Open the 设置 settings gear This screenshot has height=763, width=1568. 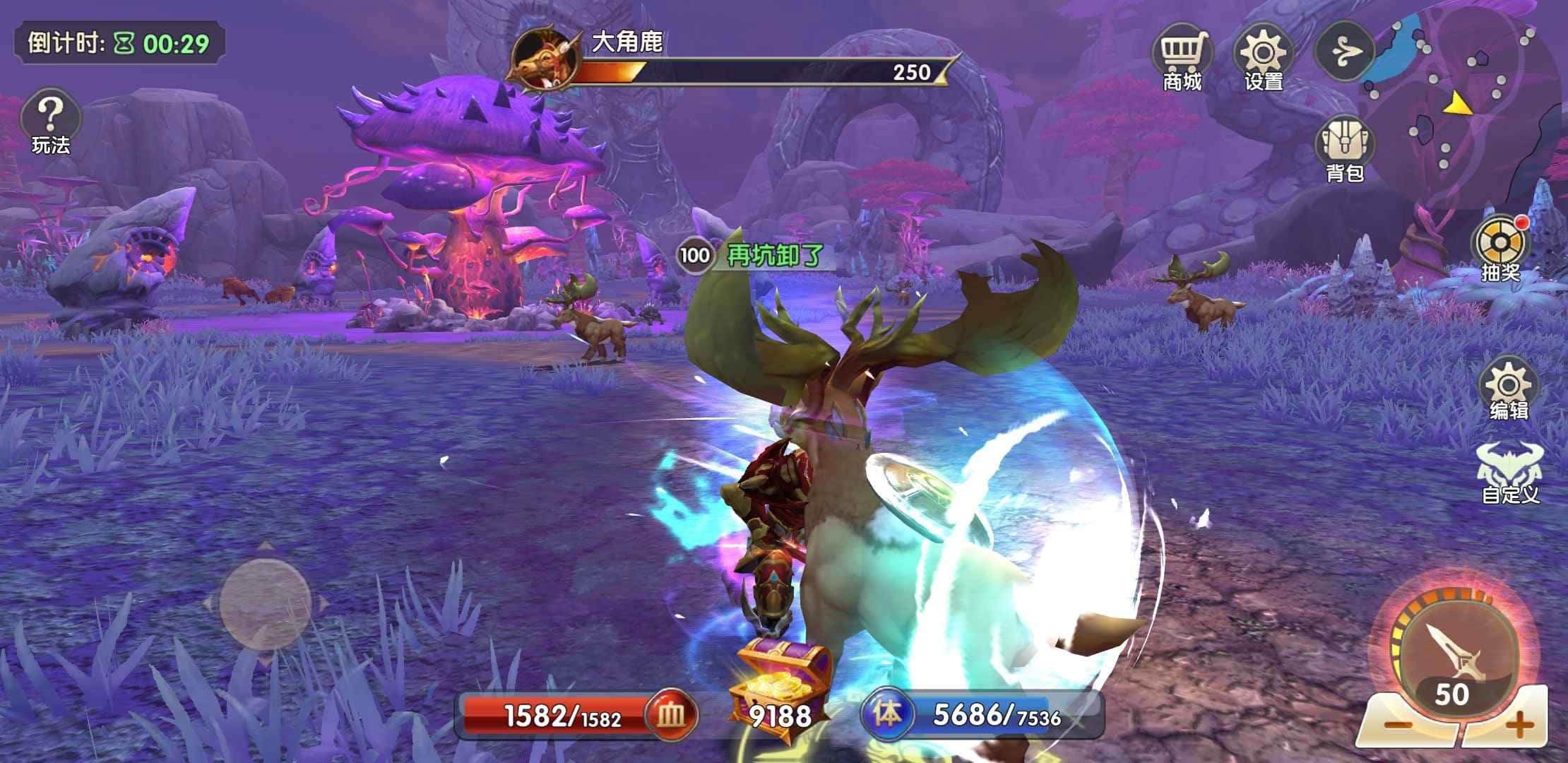point(1263,57)
